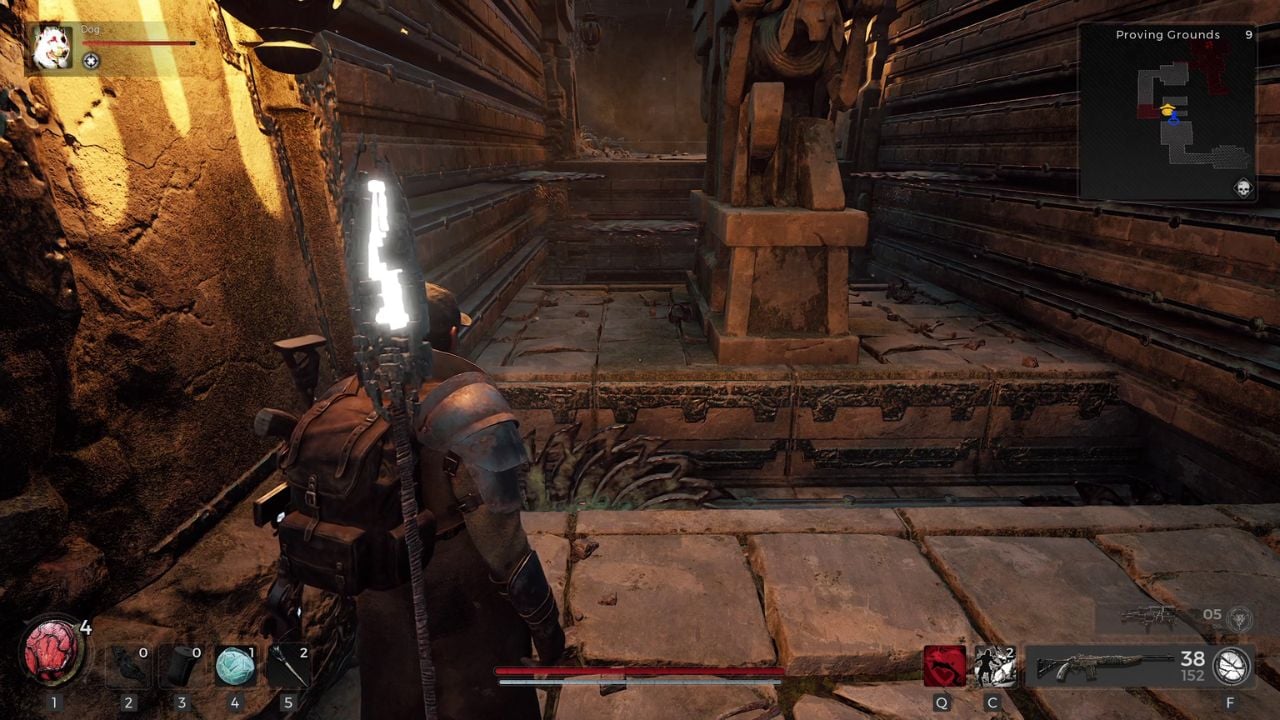Click the skull icon on the minimap

pos(1244,186)
